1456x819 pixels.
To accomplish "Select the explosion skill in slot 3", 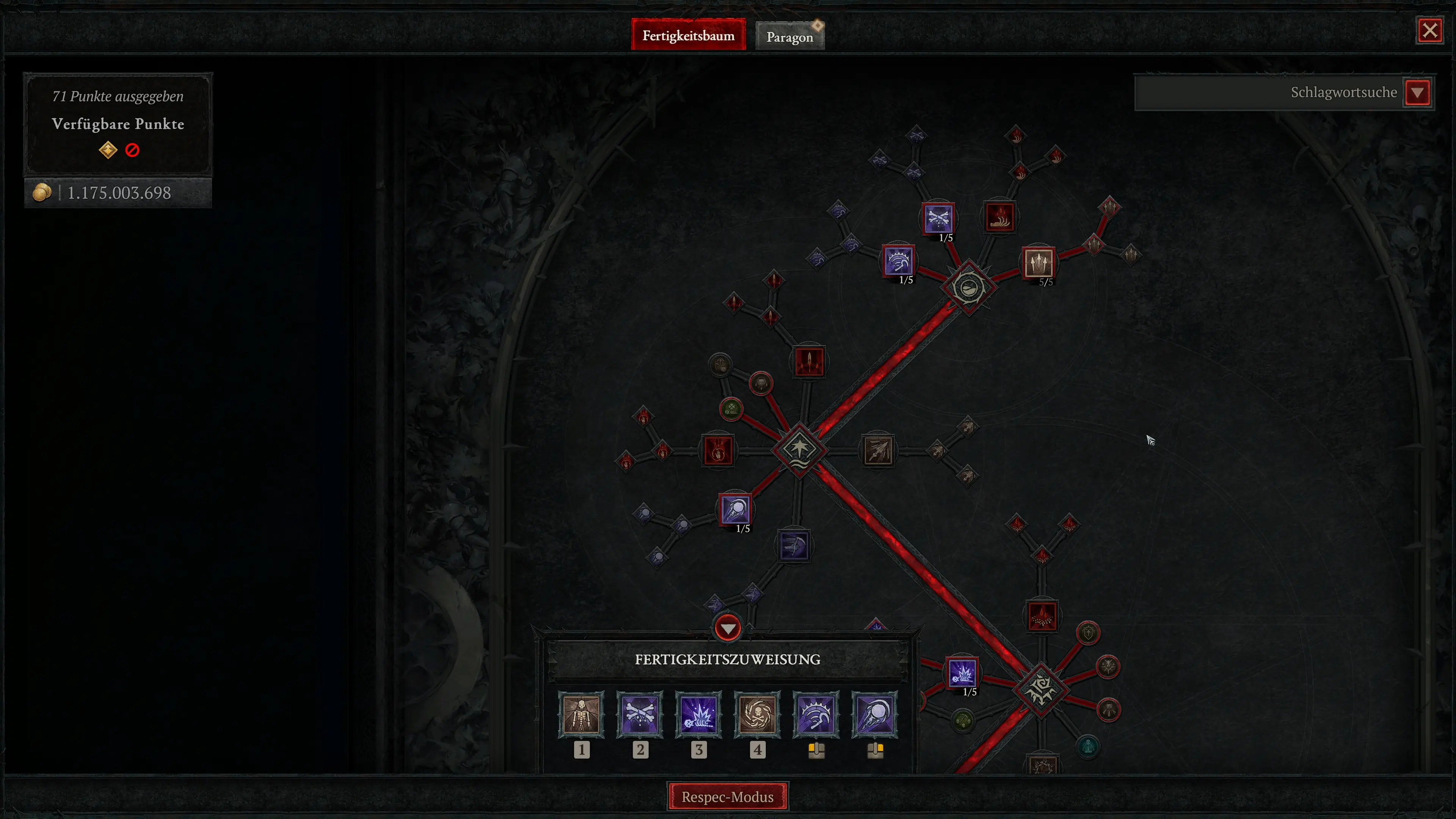I will pyautogui.click(x=699, y=715).
